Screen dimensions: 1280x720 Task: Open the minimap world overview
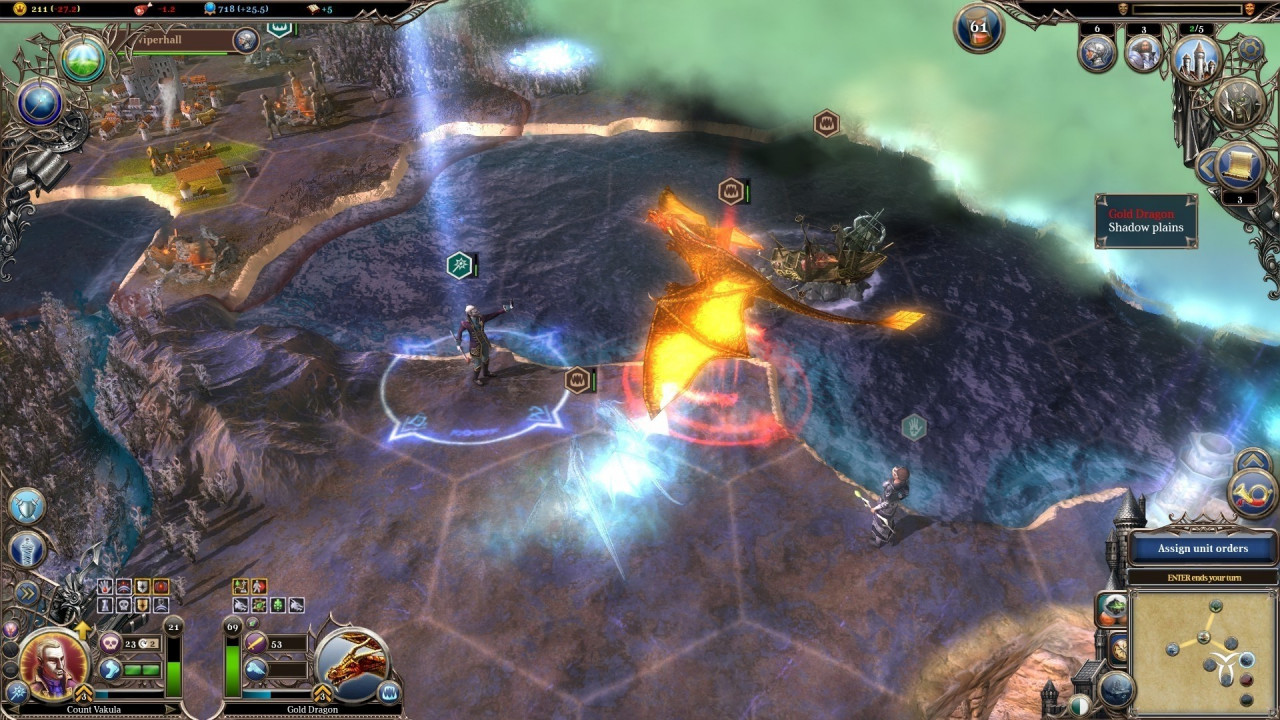[1203, 650]
